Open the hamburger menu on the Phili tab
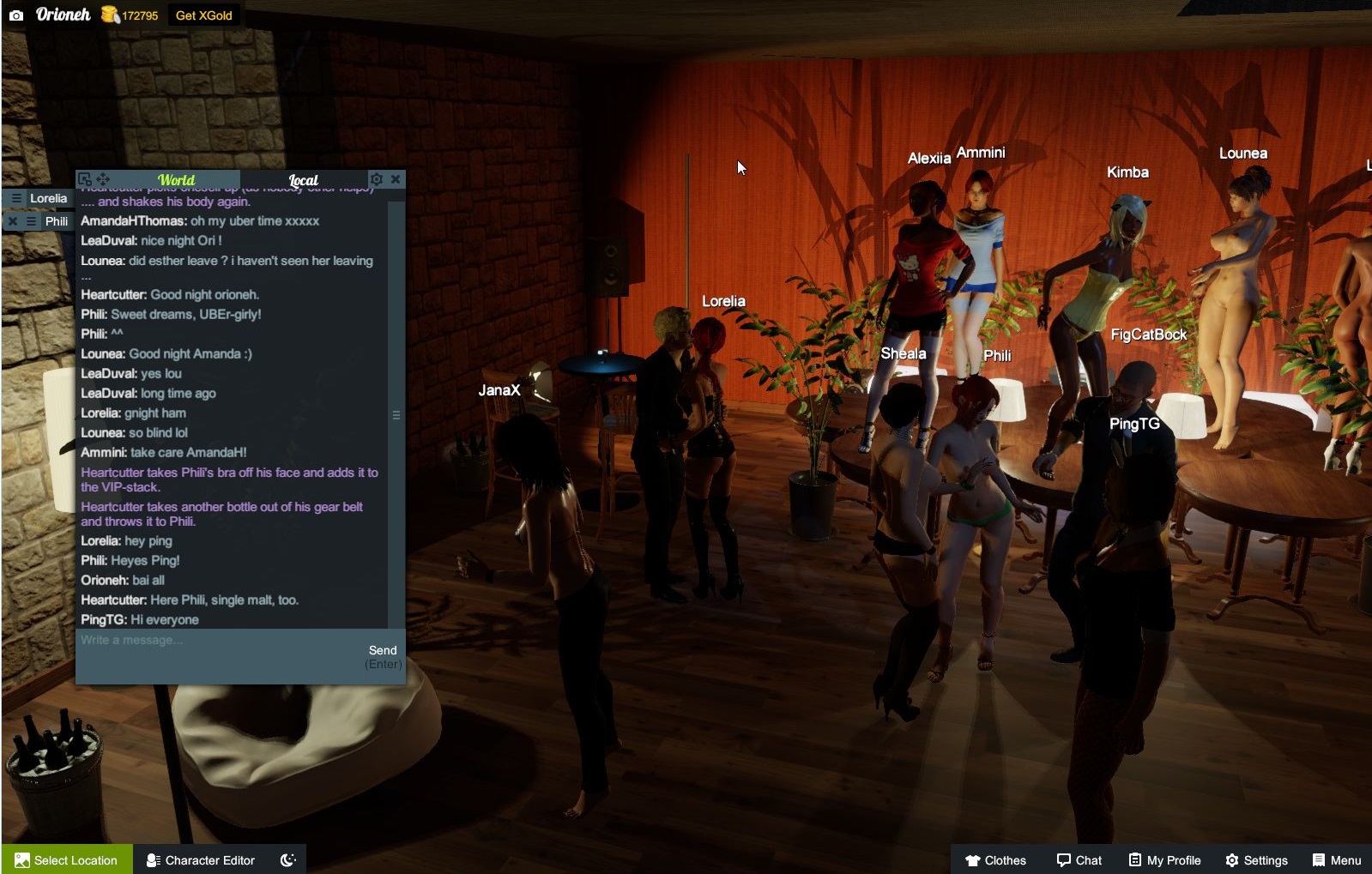 pyautogui.click(x=32, y=220)
